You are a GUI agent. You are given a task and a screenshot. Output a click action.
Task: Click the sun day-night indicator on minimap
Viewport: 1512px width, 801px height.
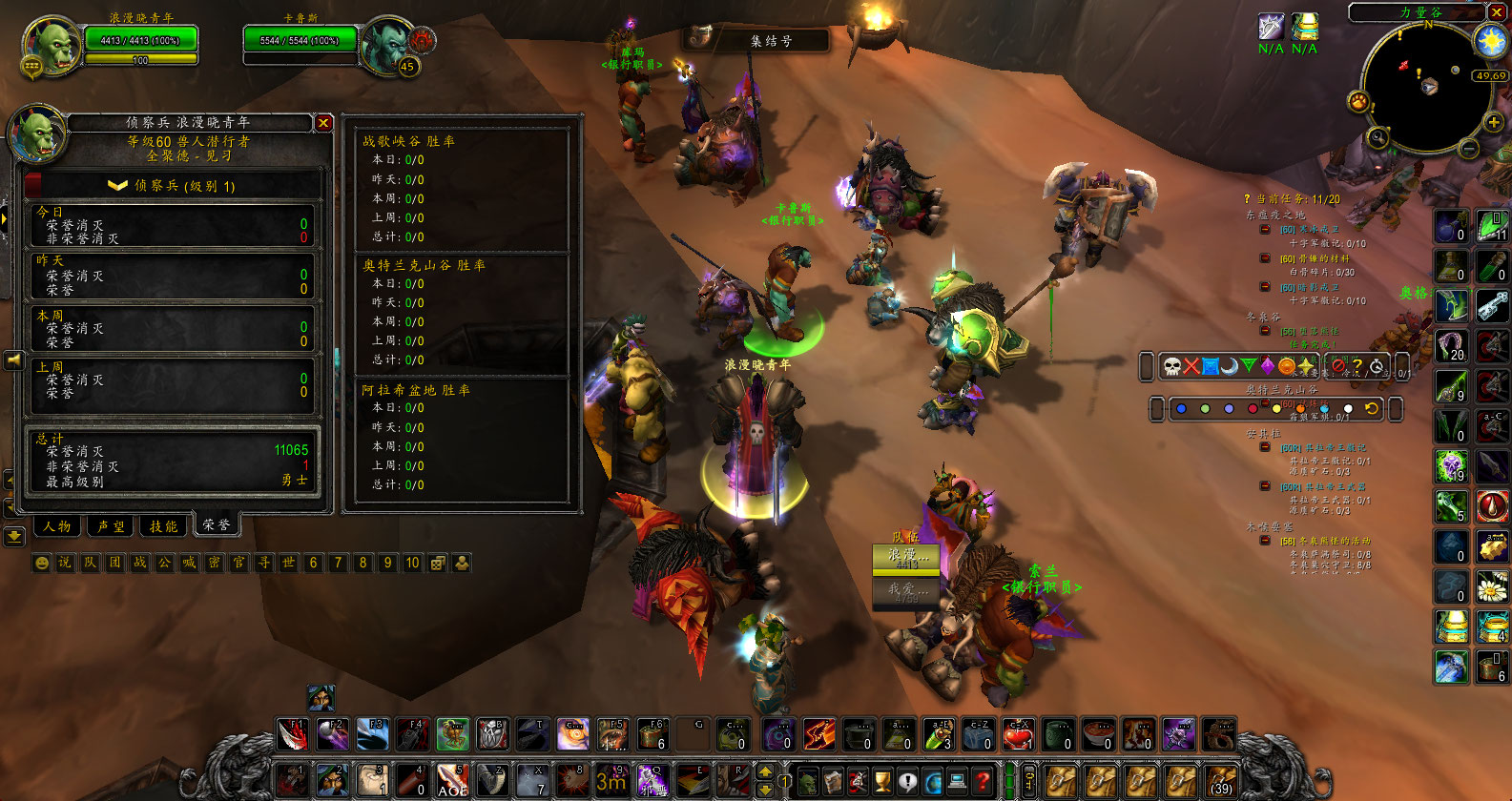pyautogui.click(x=1490, y=41)
